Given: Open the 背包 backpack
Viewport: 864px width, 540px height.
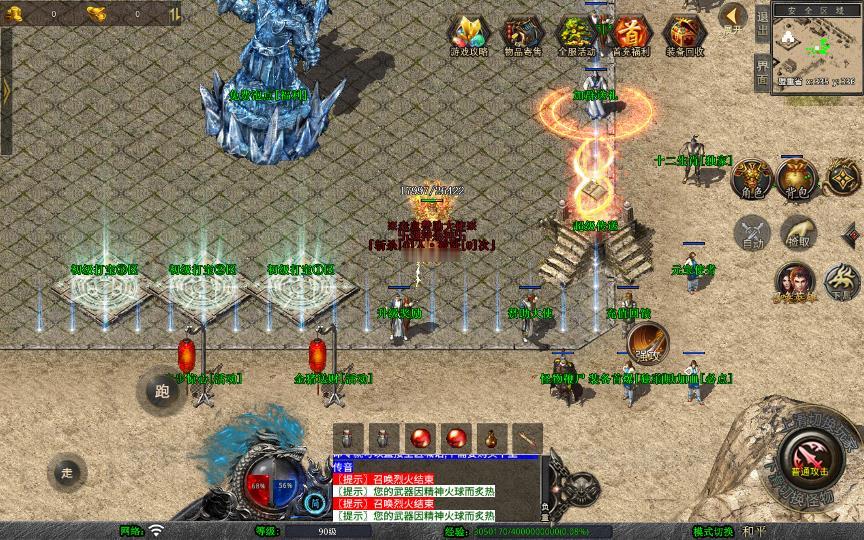Looking at the screenshot, I should point(797,179).
